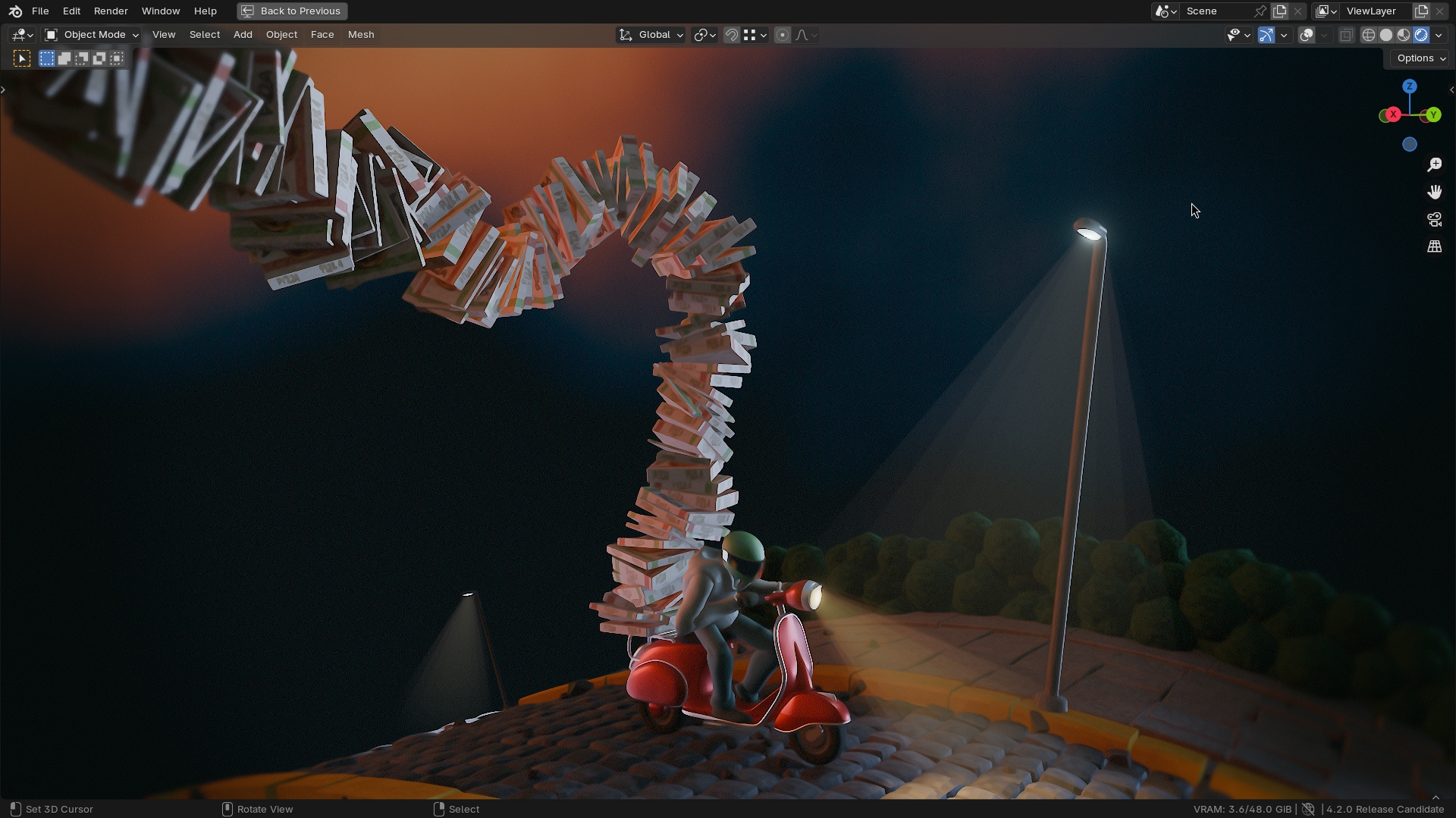Open the Add menu
Viewport: 1456px width, 818px height.
tap(242, 35)
